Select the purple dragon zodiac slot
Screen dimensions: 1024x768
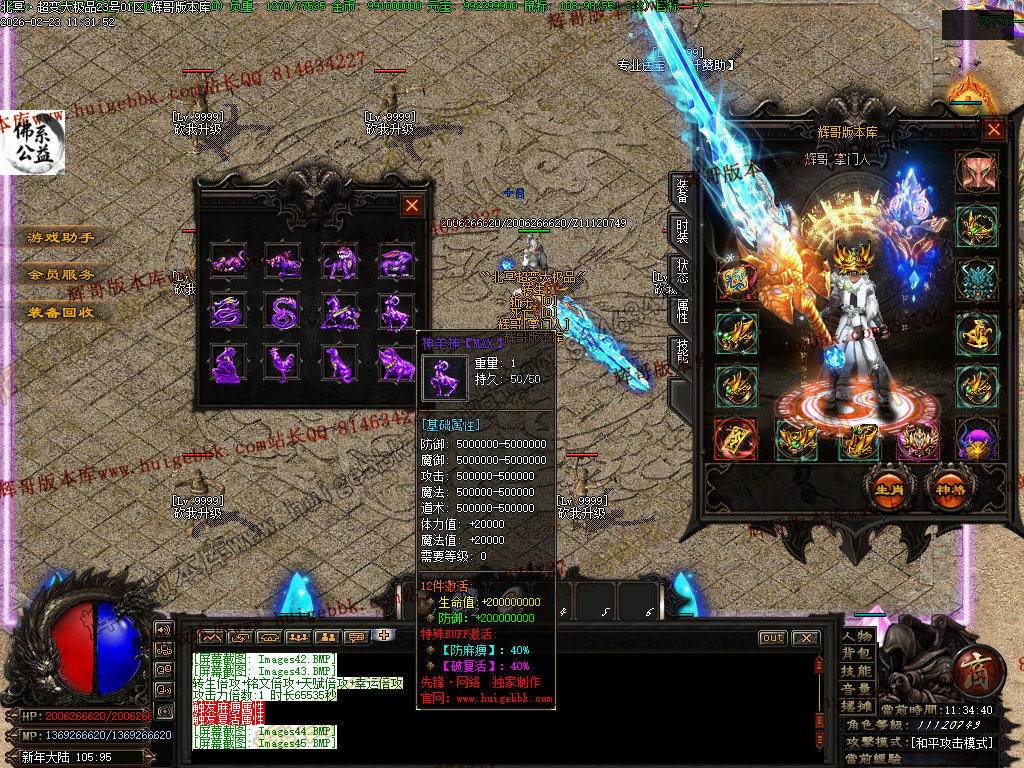(229, 312)
